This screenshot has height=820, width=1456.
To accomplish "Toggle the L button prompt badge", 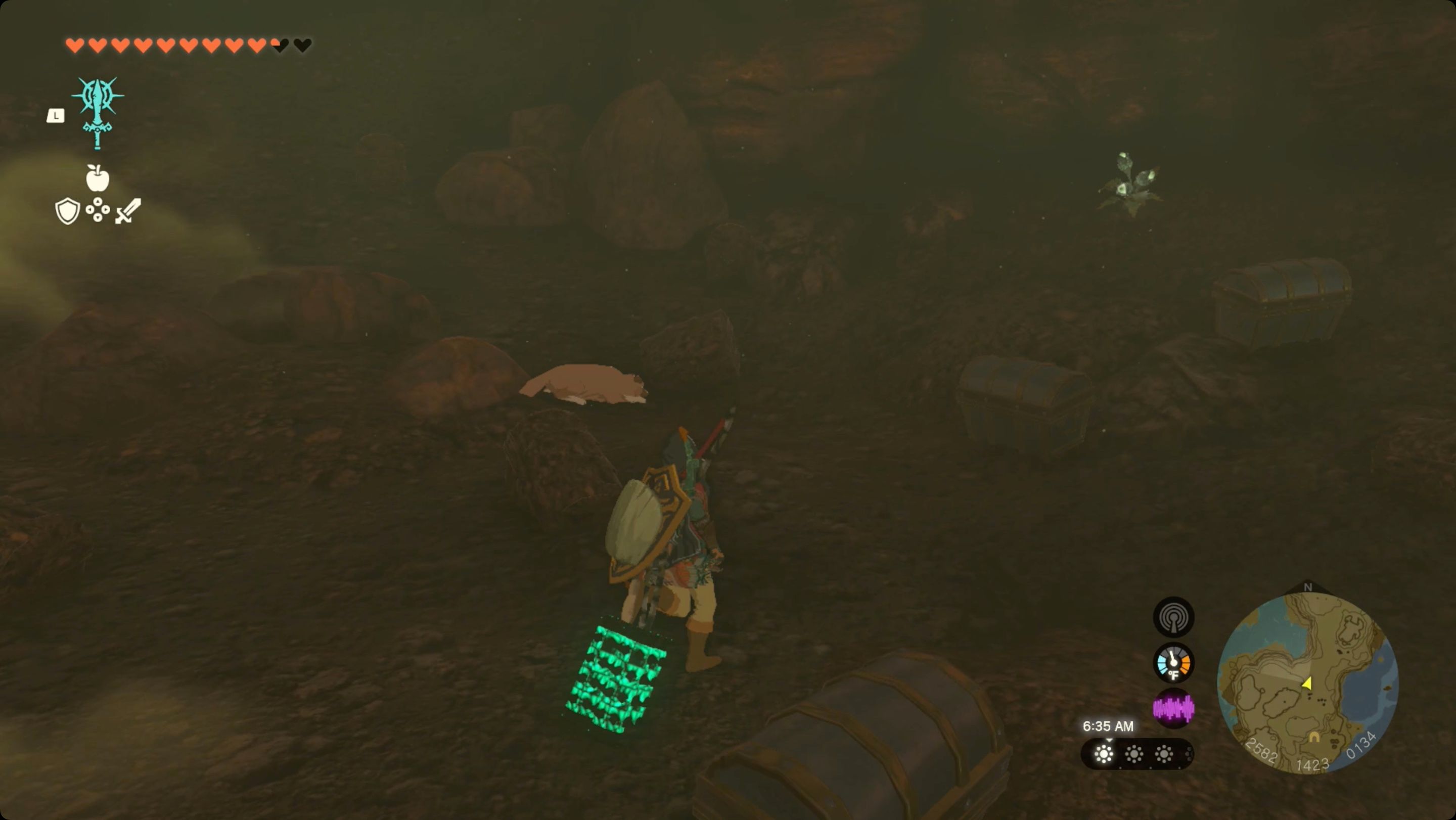I will pos(56,116).
